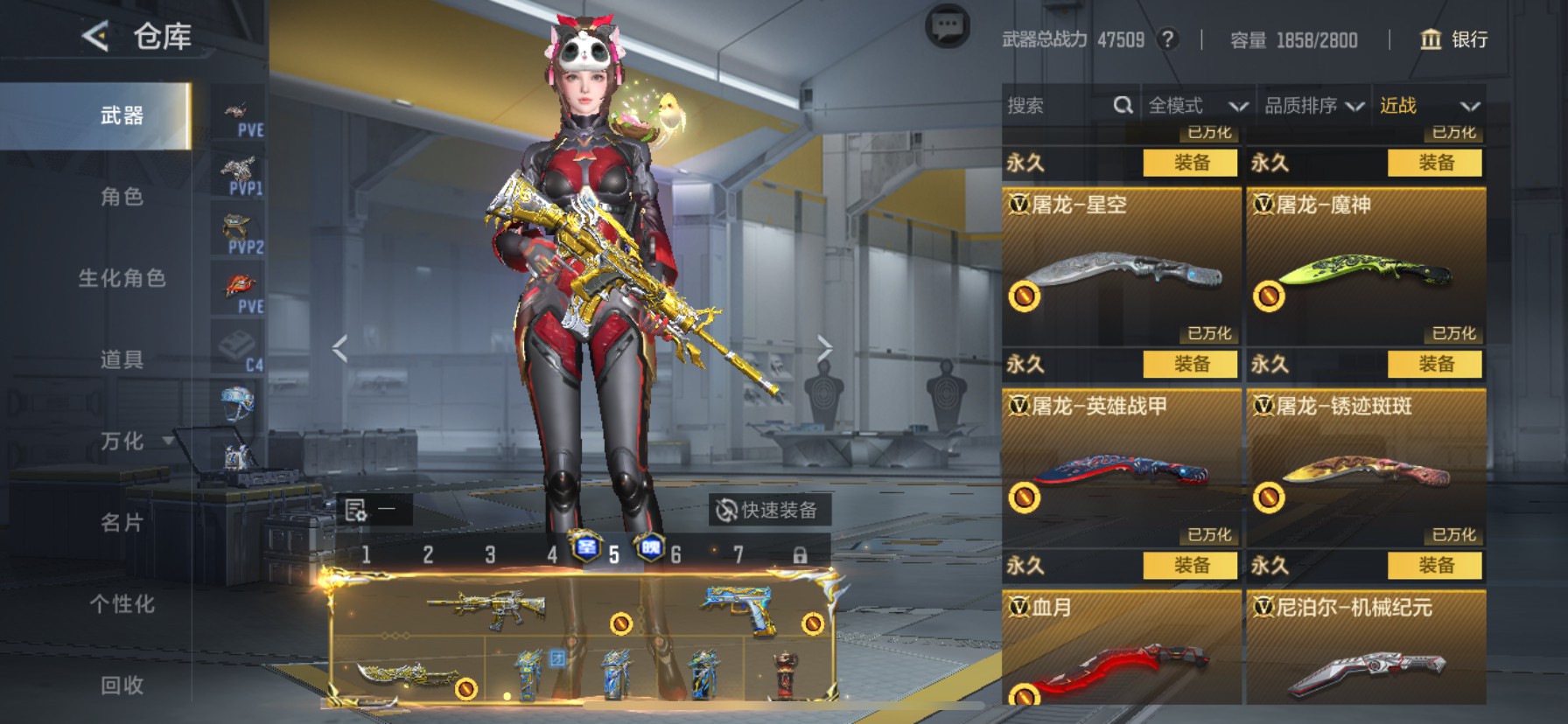This screenshot has height=724, width=1568.
Task: Switch to the 角色 character tab
Action: tap(122, 197)
